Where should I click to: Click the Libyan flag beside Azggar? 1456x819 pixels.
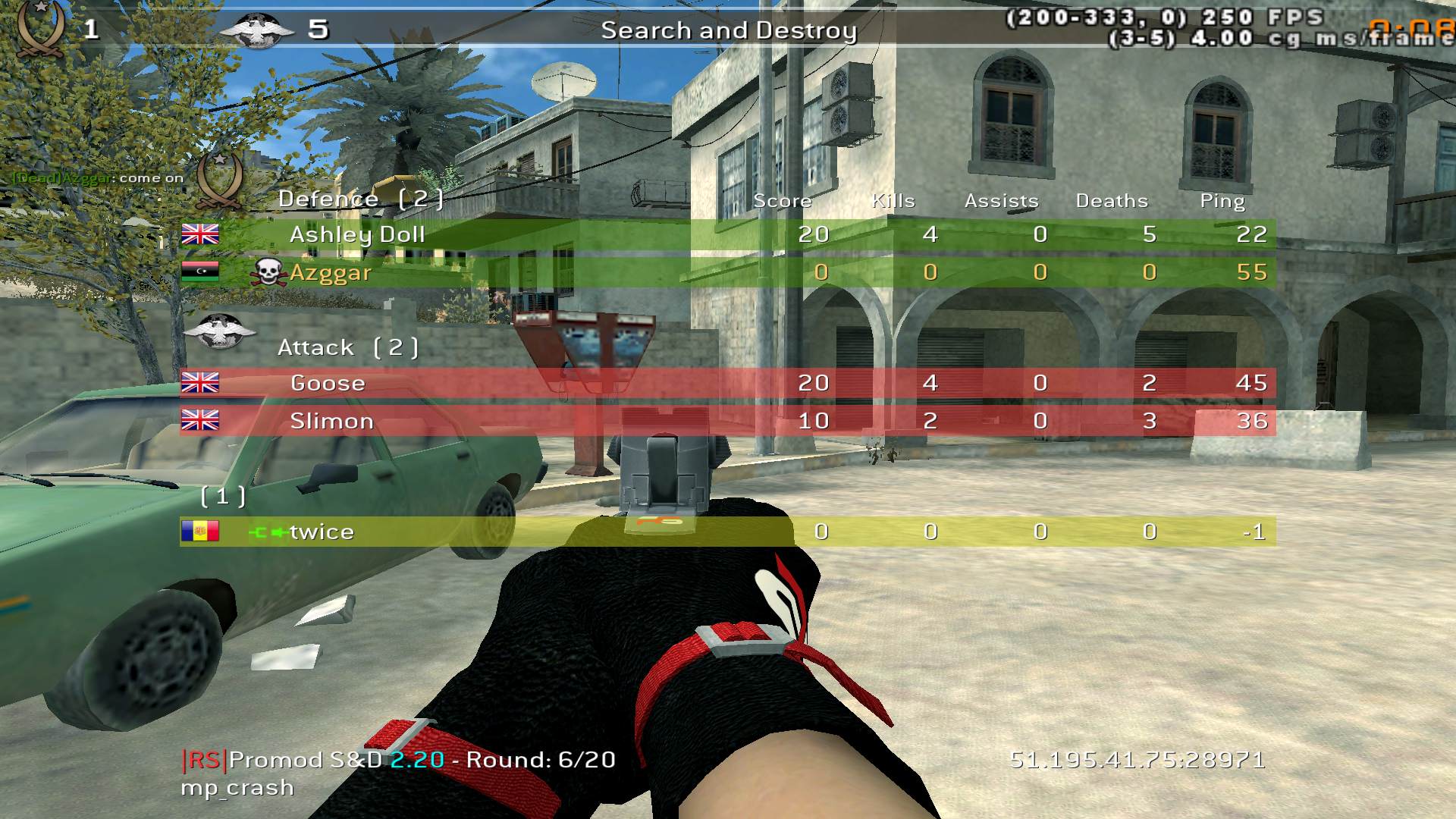click(201, 271)
